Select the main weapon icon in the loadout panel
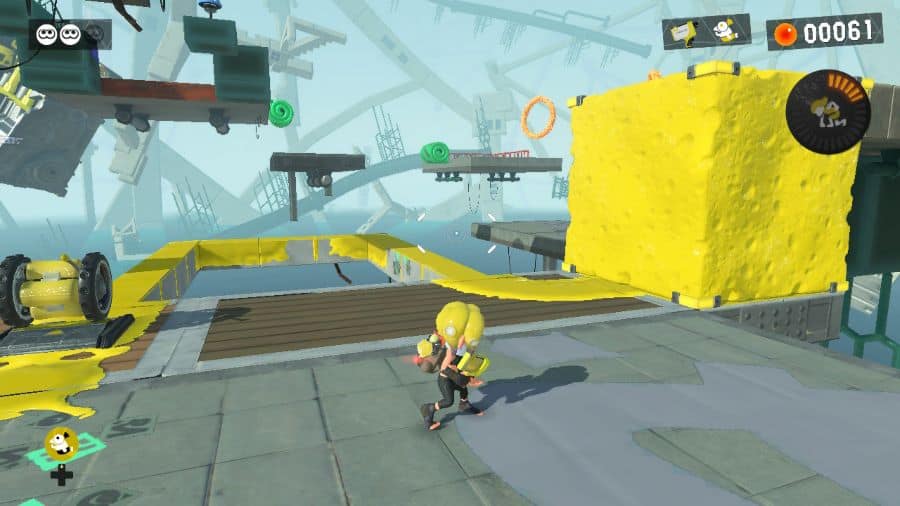Image resolution: width=900 pixels, height=506 pixels. tap(684, 33)
